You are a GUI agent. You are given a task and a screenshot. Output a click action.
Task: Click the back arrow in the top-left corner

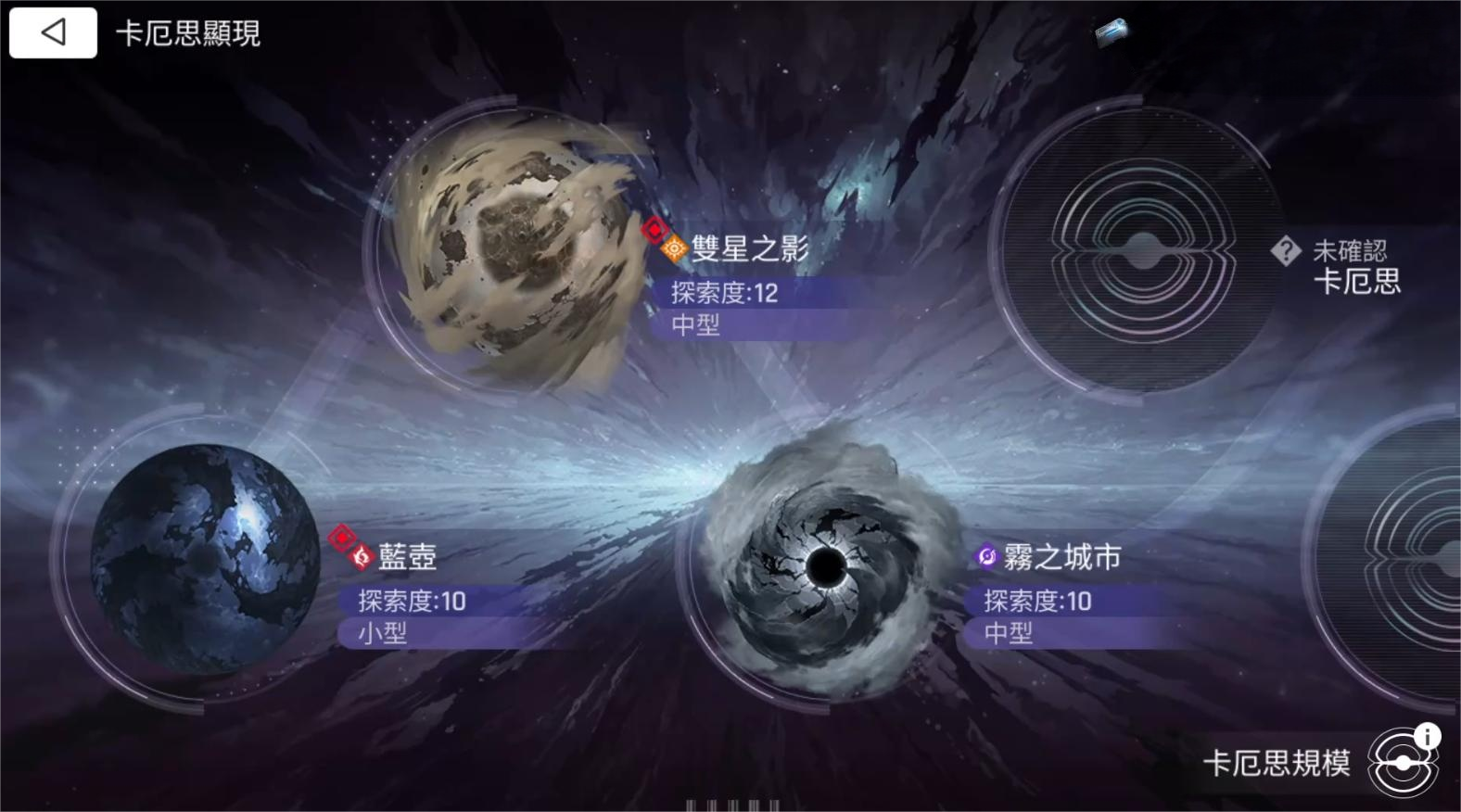(52, 32)
